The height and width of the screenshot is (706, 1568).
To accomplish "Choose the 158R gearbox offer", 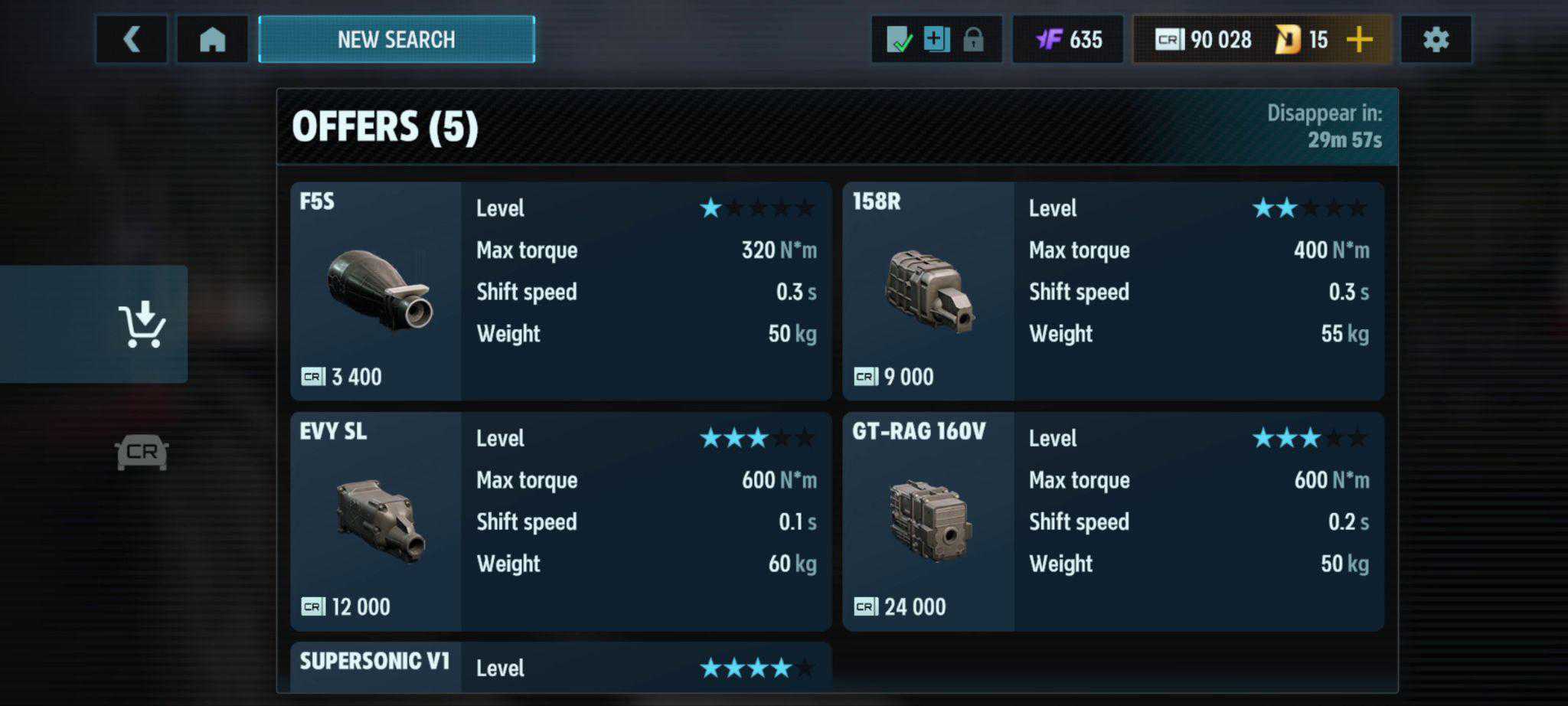I will (1113, 291).
